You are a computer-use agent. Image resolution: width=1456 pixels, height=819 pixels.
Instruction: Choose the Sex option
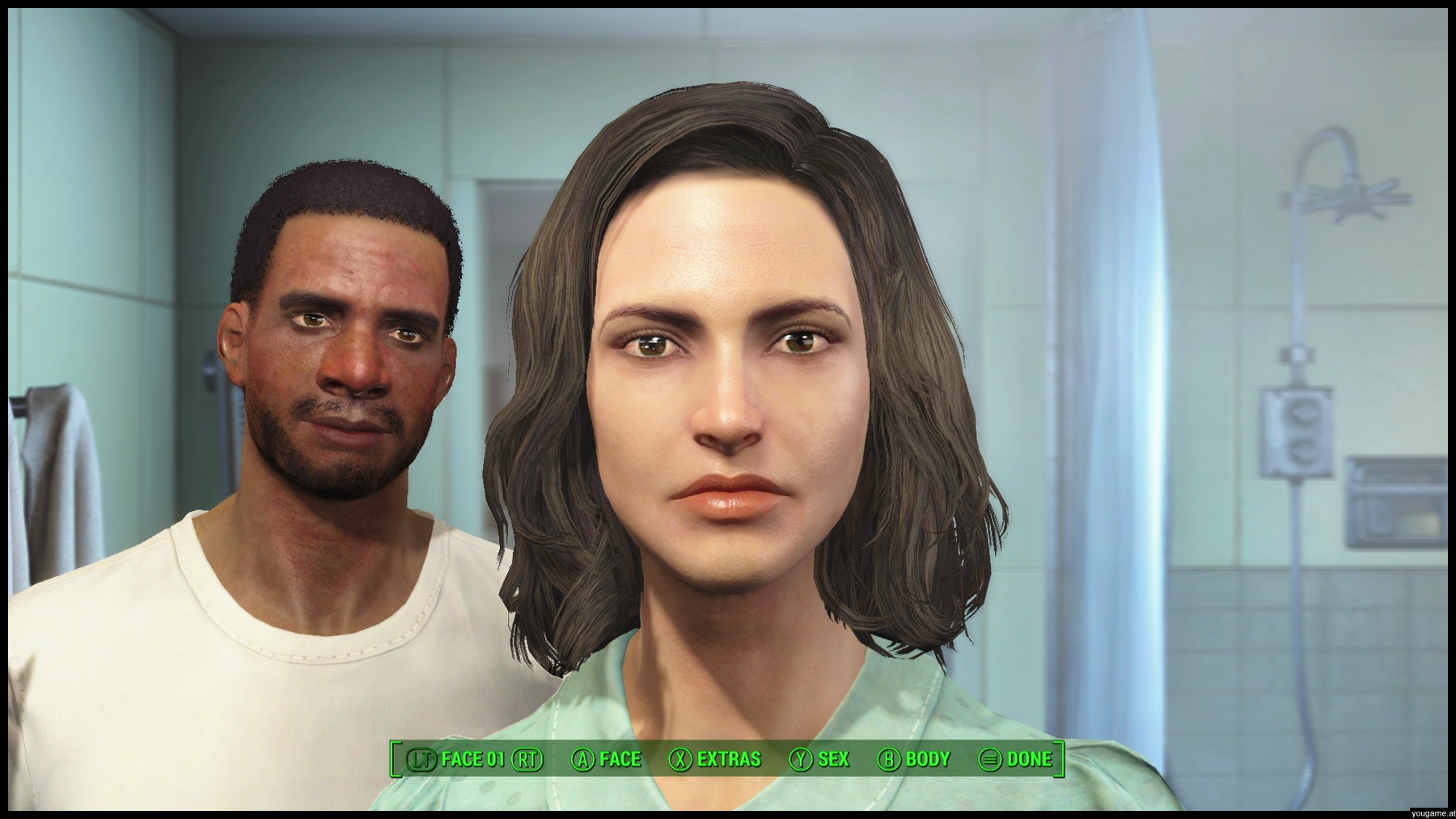[820, 759]
